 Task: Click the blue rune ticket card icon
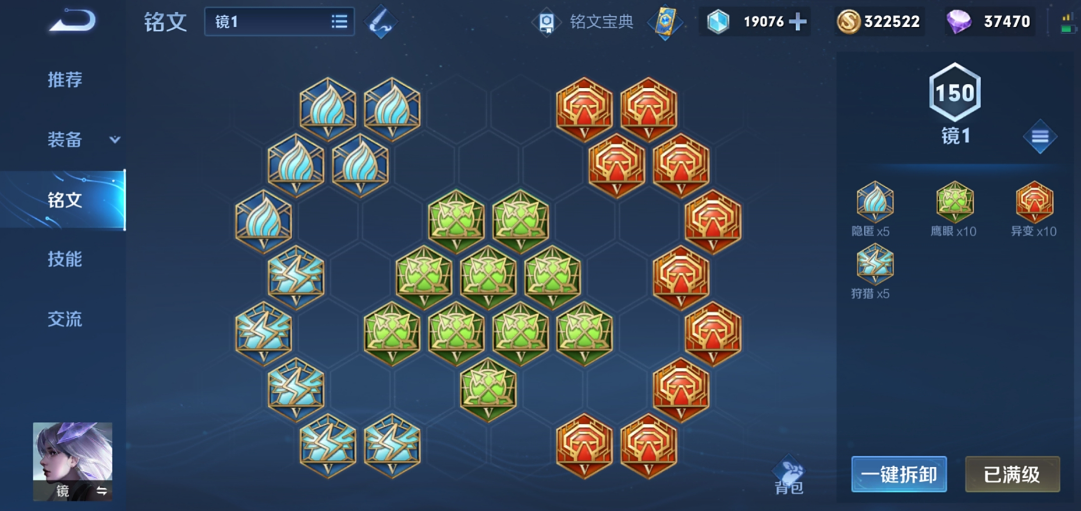[663, 22]
